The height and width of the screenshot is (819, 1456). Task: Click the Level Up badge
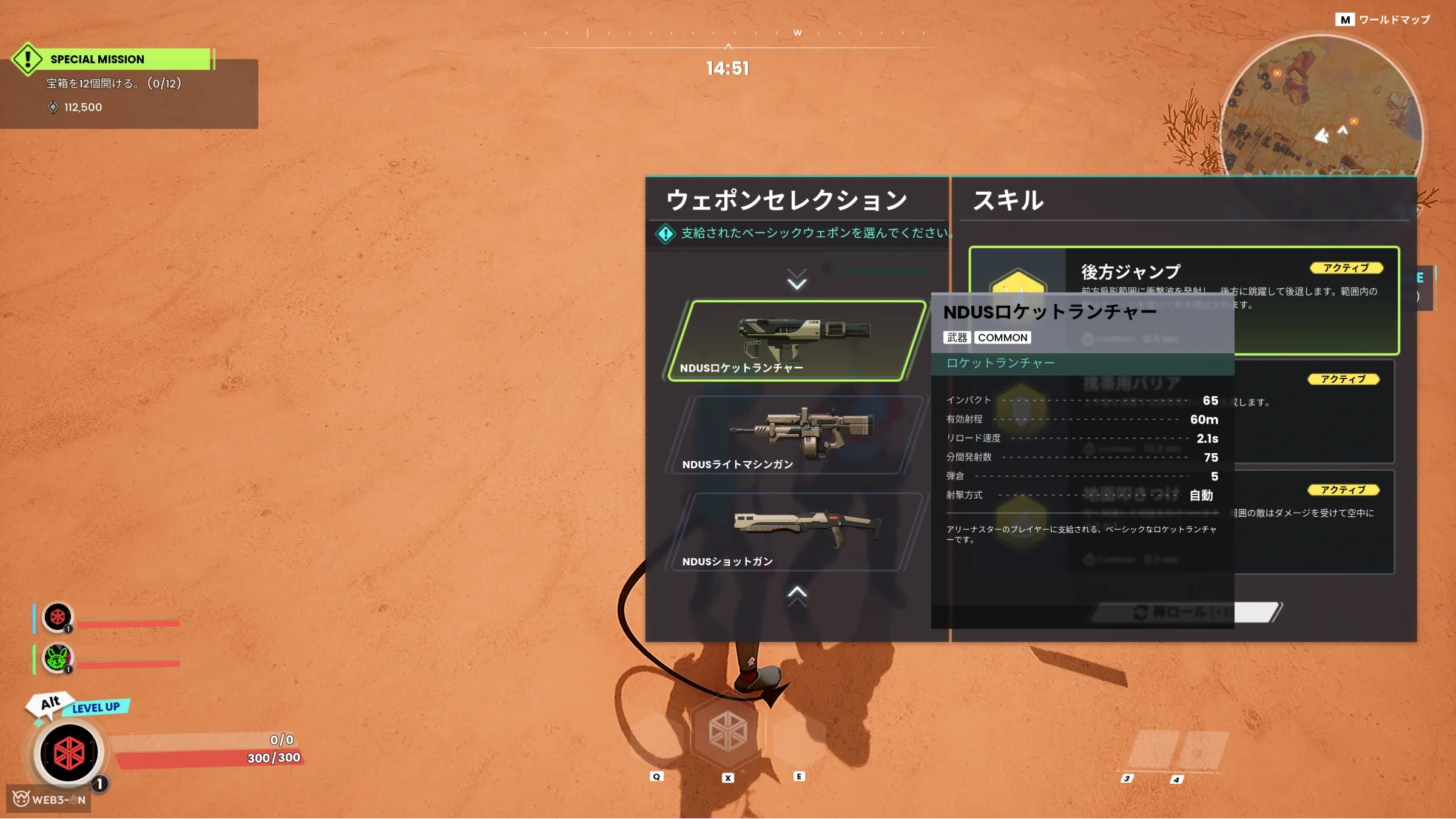point(95,707)
